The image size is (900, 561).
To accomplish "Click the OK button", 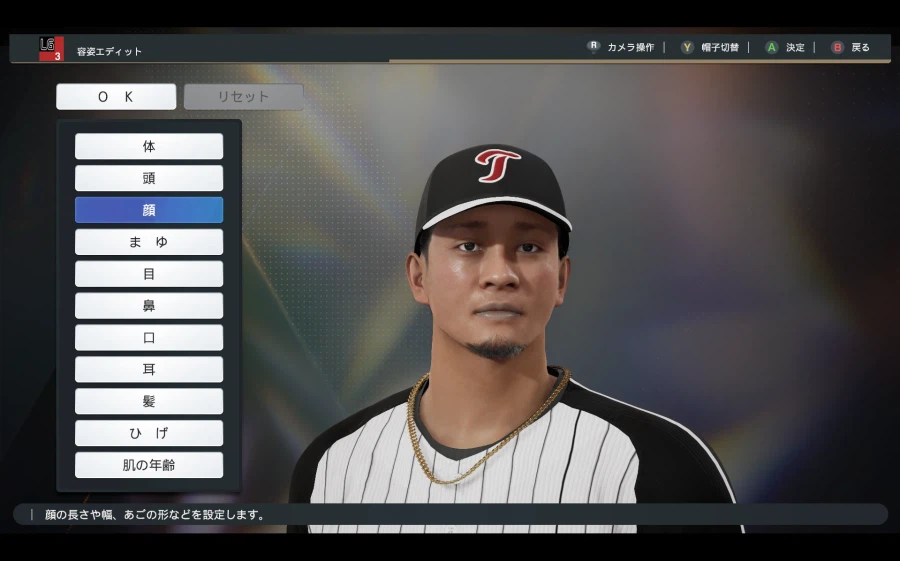I will (116, 97).
